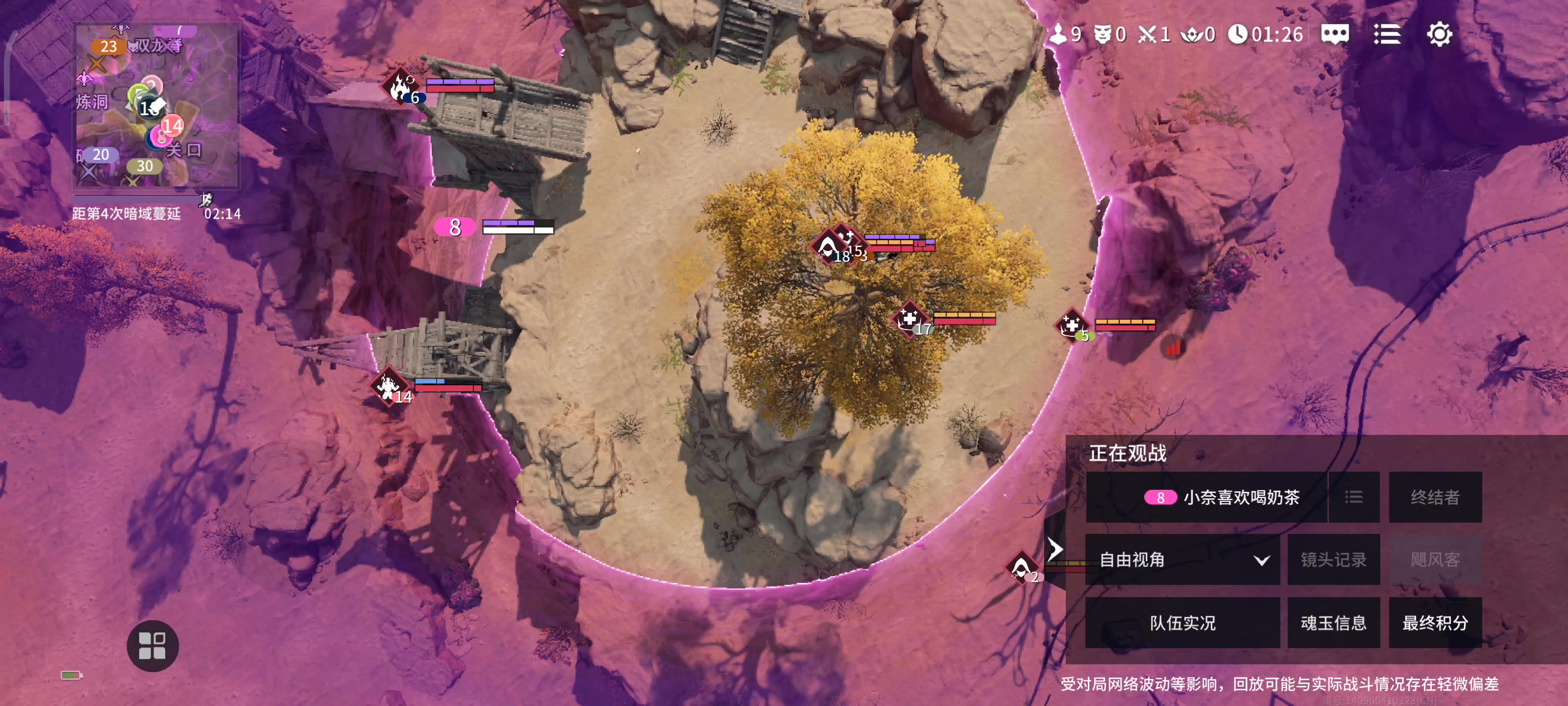This screenshot has width=1568, height=706.
Task: Click the 镜头记录 button
Action: click(1333, 559)
